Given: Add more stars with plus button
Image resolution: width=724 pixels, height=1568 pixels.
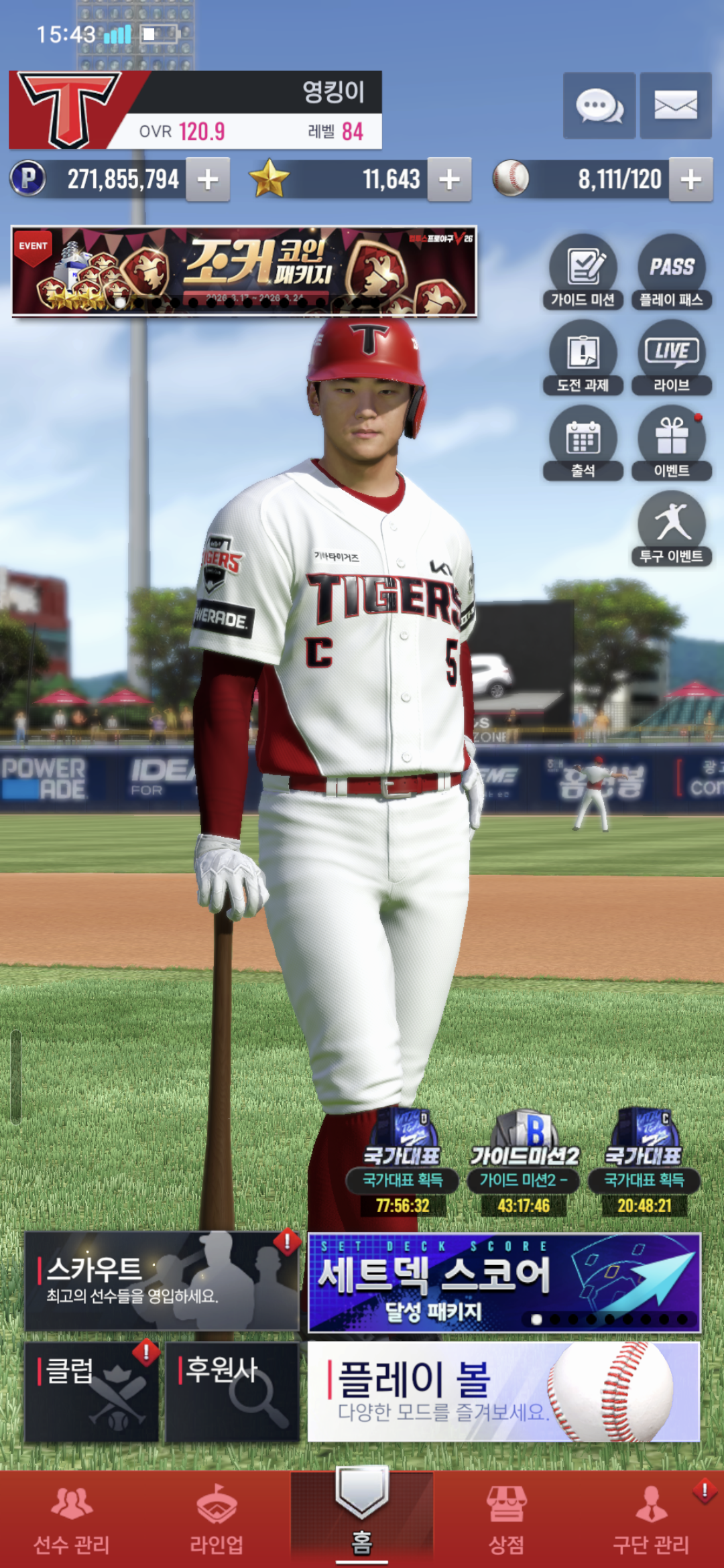Looking at the screenshot, I should click(x=449, y=180).
